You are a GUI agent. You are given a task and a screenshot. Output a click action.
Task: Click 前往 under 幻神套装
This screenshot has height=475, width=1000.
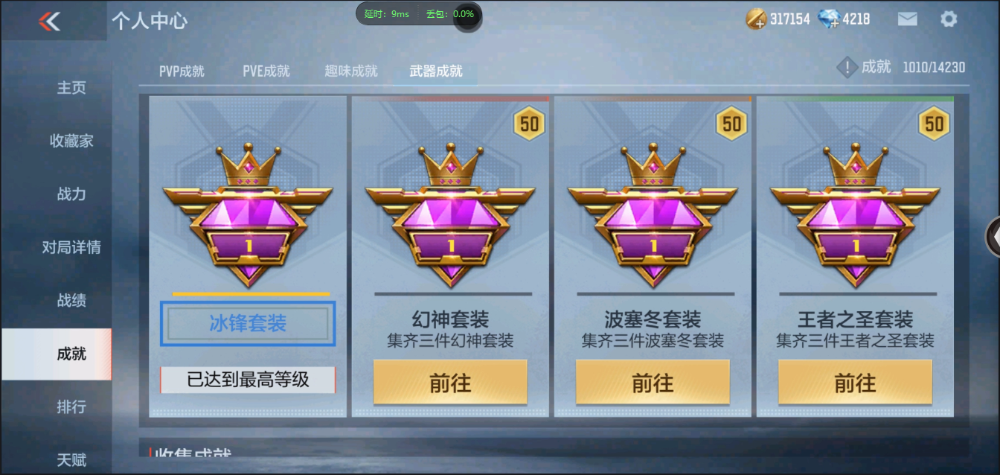click(x=450, y=382)
